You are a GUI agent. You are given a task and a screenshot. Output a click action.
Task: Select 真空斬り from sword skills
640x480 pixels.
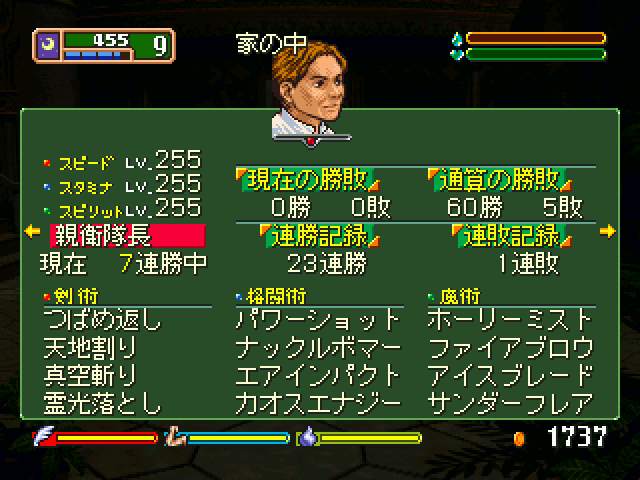coord(90,376)
